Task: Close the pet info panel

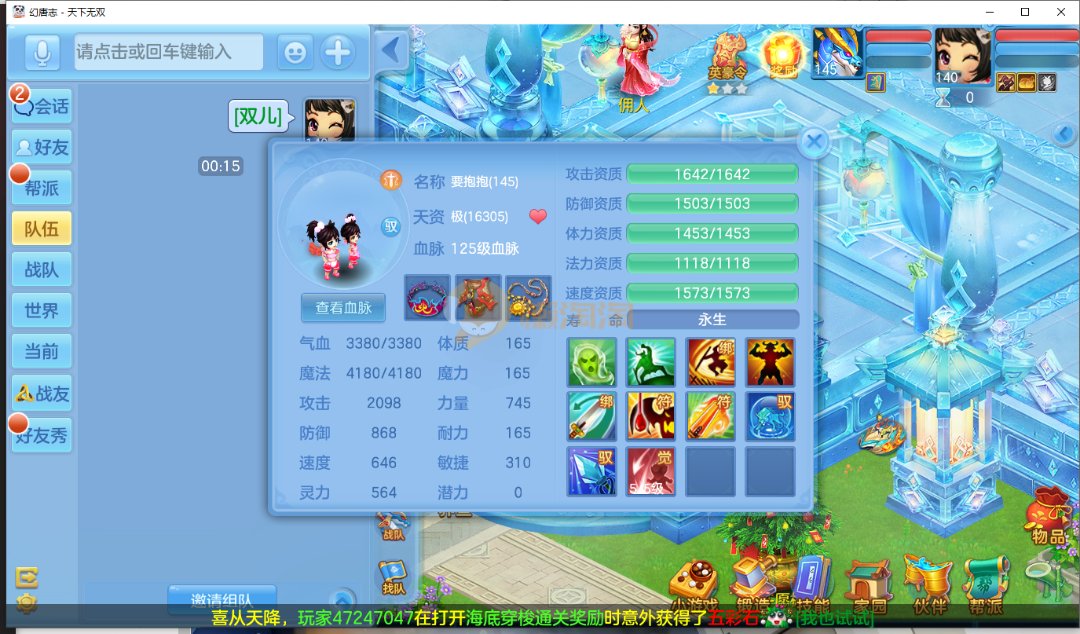Action: [815, 143]
